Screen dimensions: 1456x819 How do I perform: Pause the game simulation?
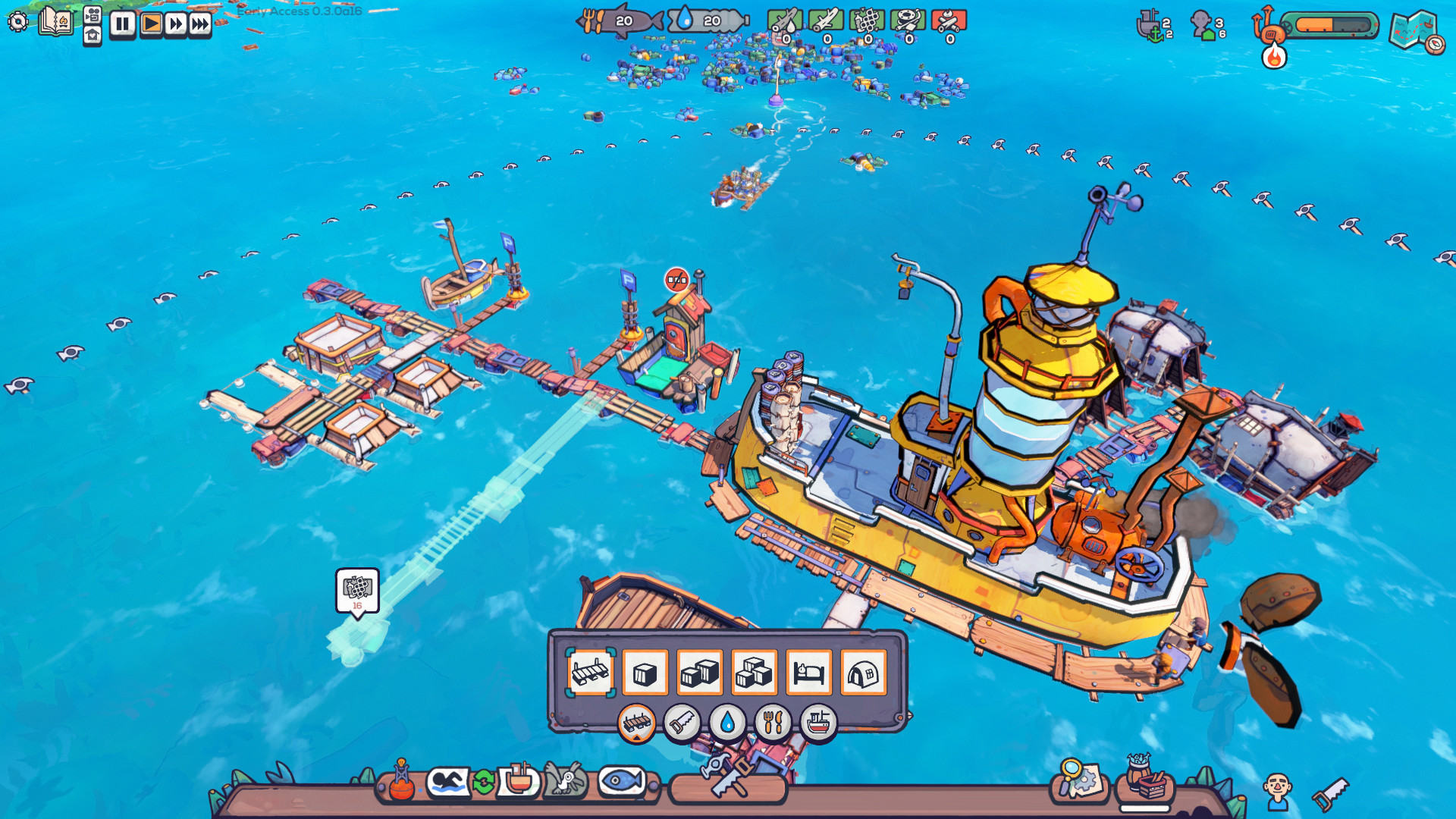pyautogui.click(x=121, y=24)
